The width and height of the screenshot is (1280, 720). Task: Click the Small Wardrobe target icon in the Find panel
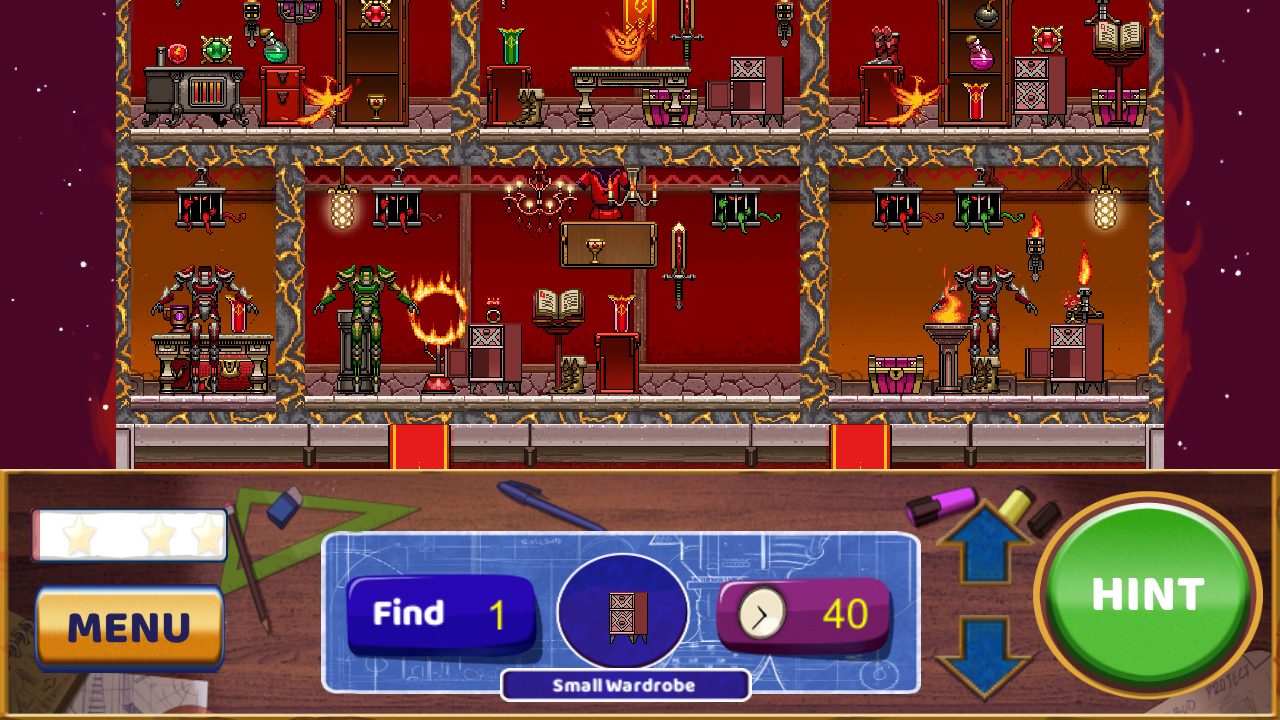point(623,615)
